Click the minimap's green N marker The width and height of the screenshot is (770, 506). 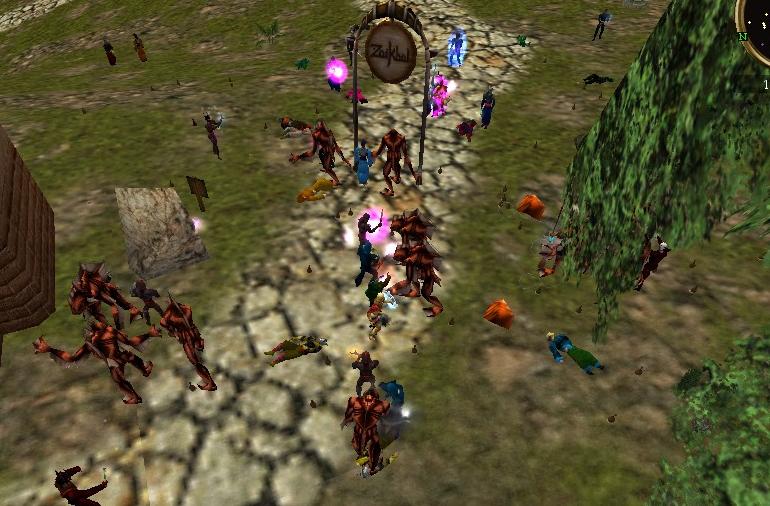click(742, 37)
